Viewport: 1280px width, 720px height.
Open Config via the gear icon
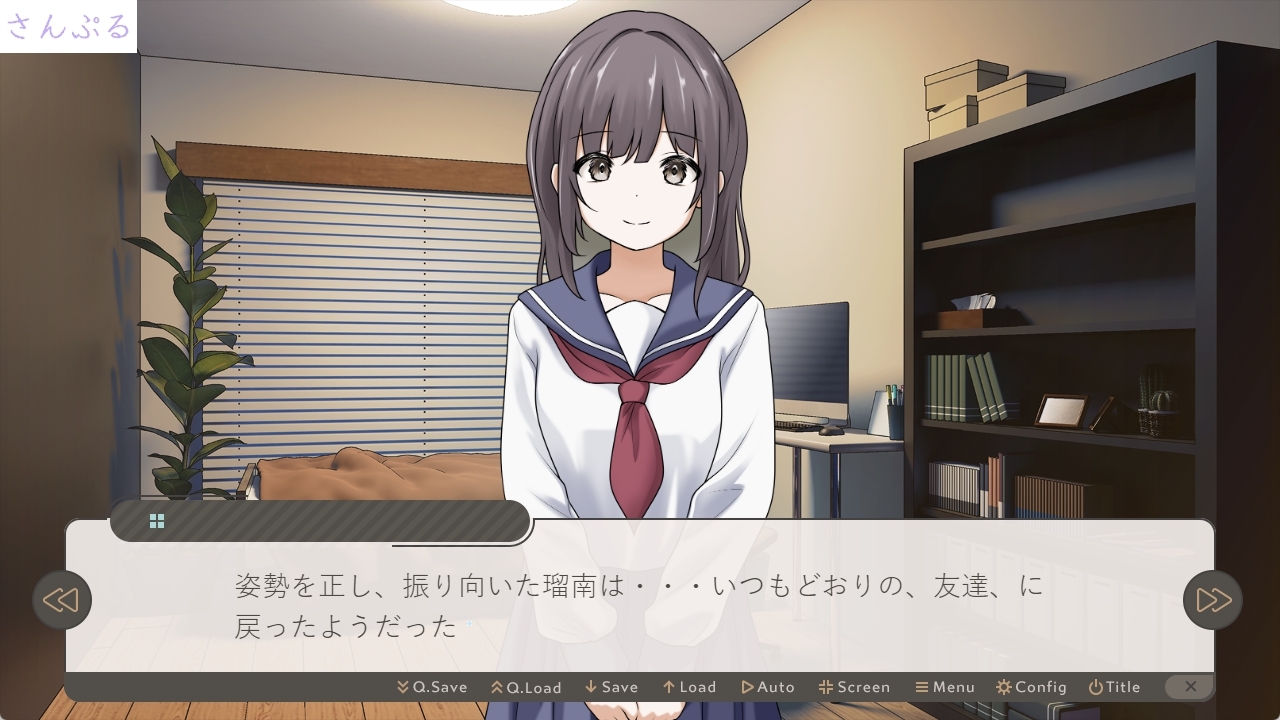click(1004, 687)
